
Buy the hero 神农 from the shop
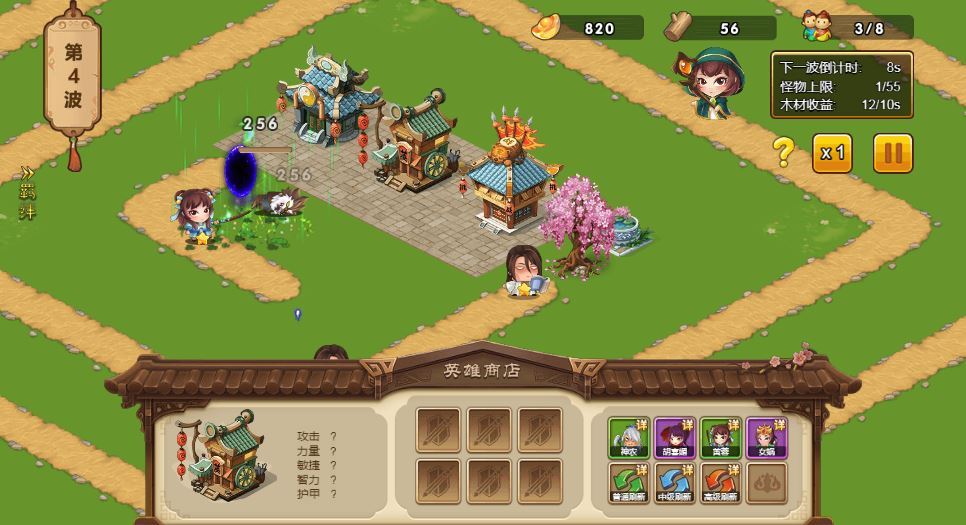point(629,438)
